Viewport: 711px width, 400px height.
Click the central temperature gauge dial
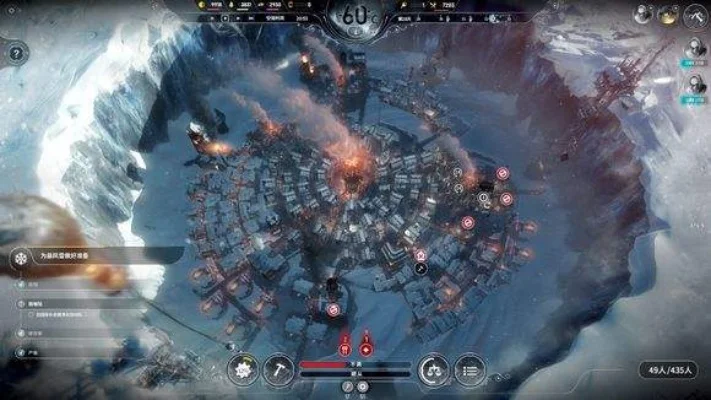coord(354,17)
